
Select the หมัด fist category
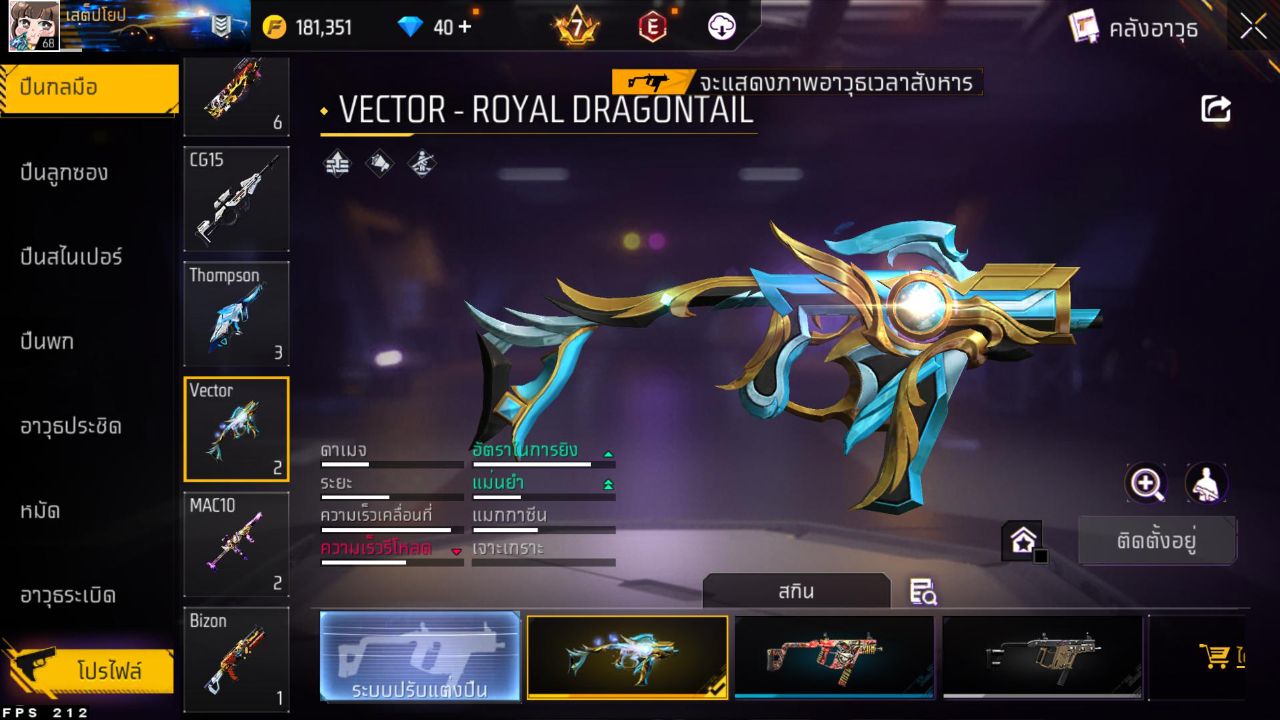[40, 511]
